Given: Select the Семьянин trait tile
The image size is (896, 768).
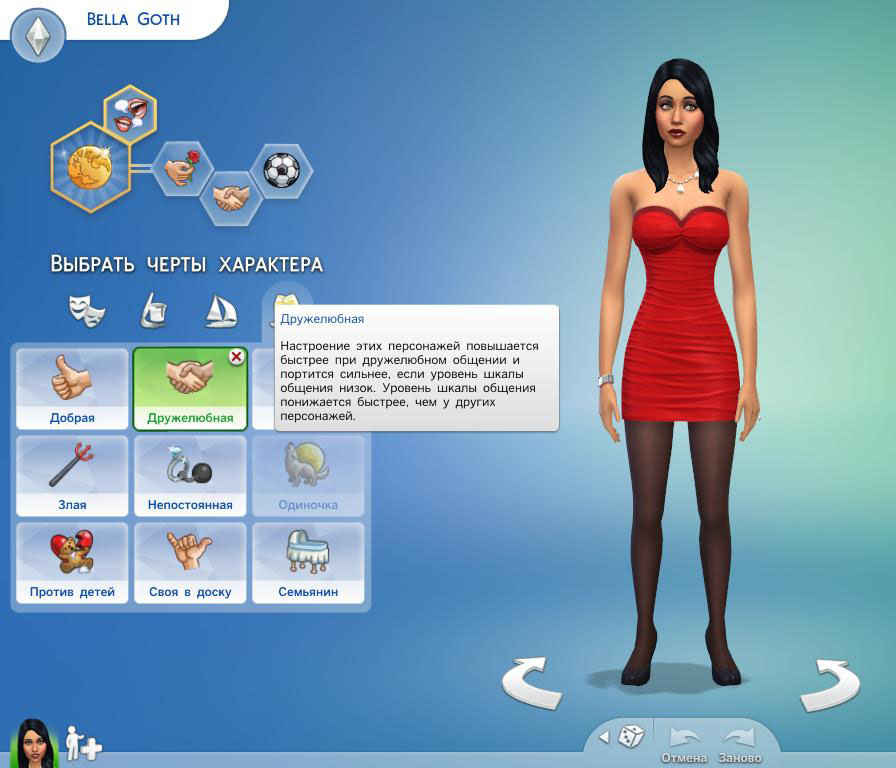Looking at the screenshot, I should click(x=308, y=562).
